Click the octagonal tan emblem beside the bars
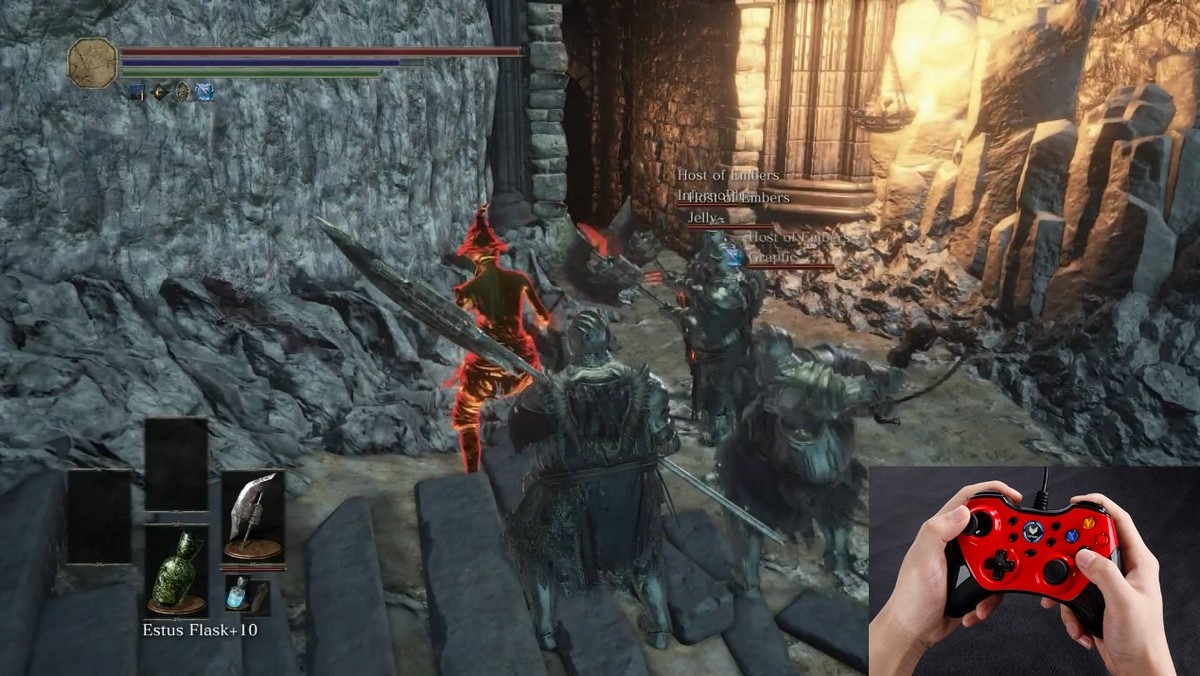The height and width of the screenshot is (676, 1200). coord(93,61)
